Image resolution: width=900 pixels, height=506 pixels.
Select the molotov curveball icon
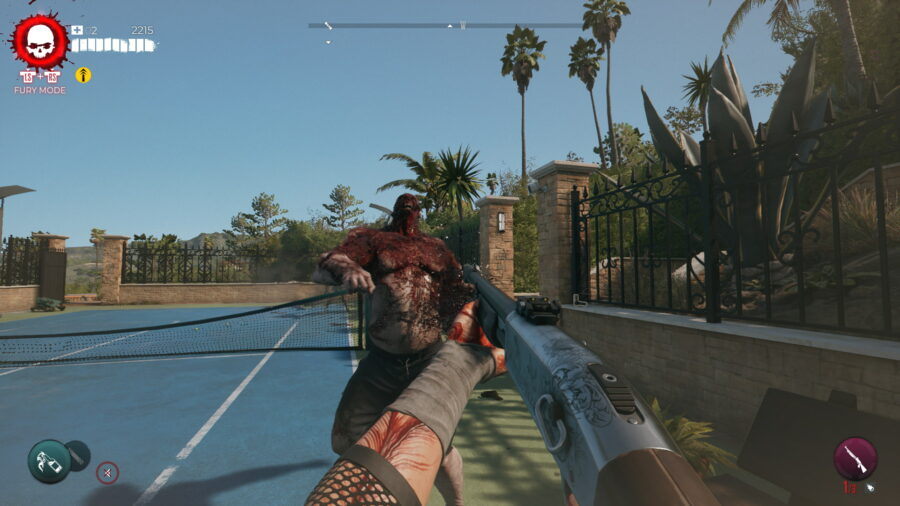[48, 461]
